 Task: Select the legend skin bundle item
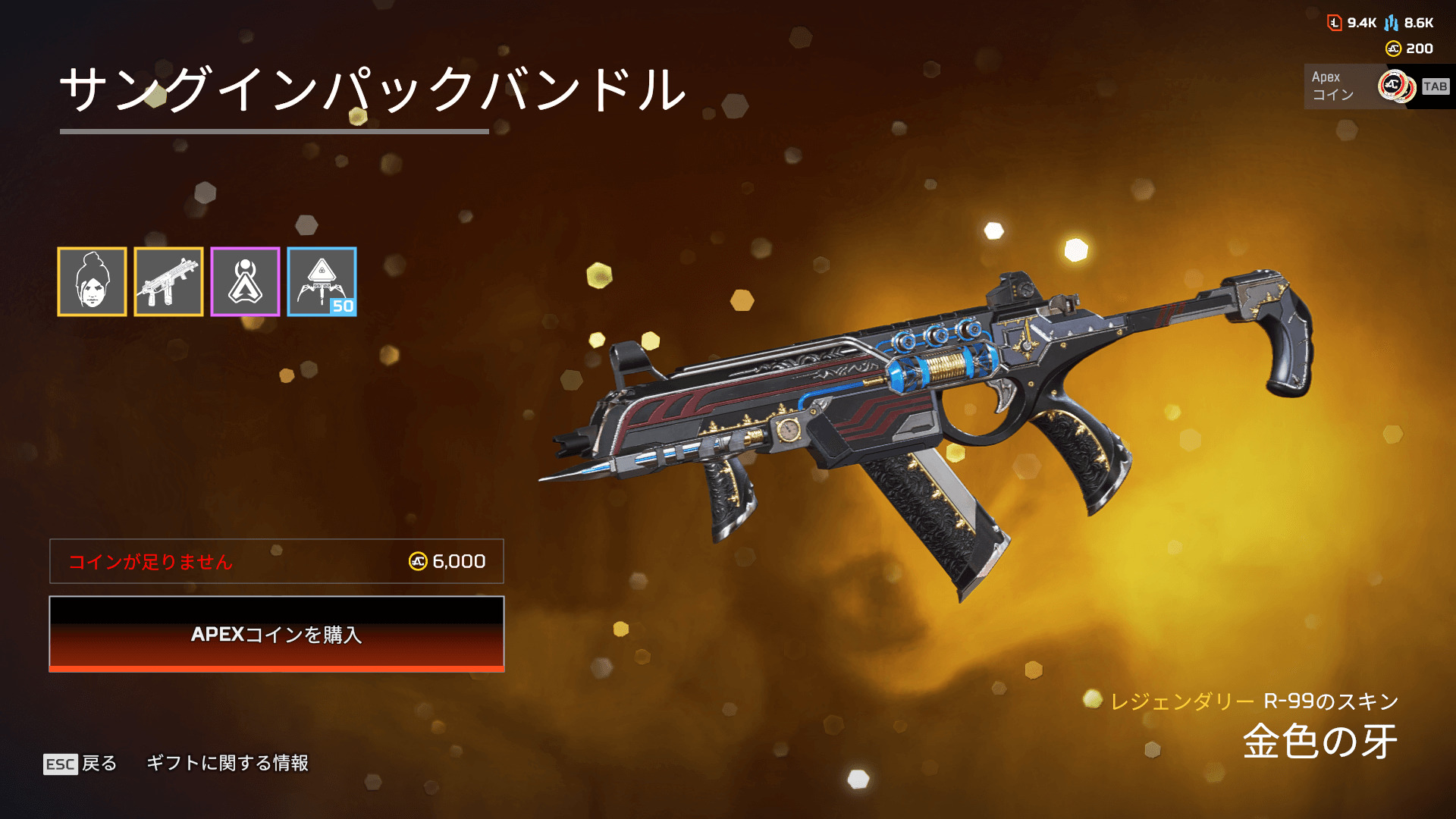92,281
